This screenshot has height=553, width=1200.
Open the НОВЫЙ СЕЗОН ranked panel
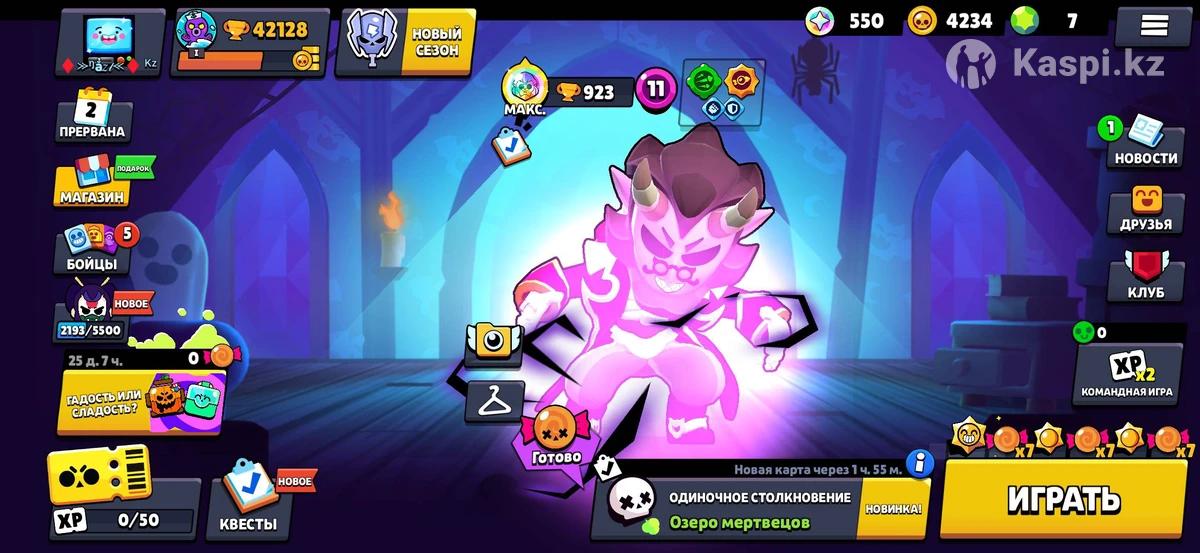(405, 43)
